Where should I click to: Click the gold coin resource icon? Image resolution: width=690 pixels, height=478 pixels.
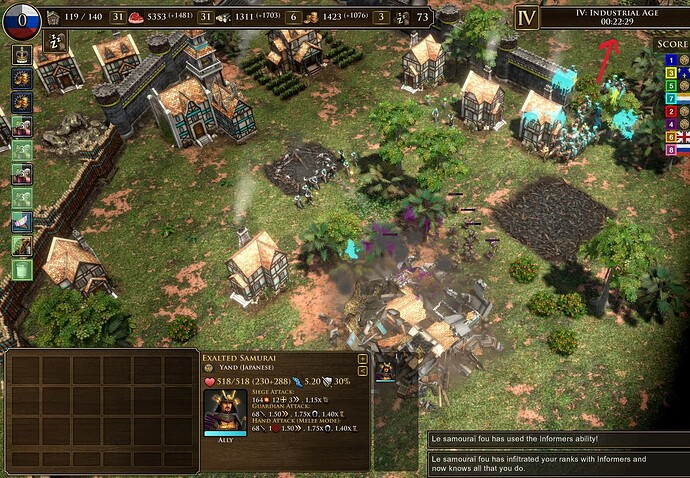pos(311,17)
